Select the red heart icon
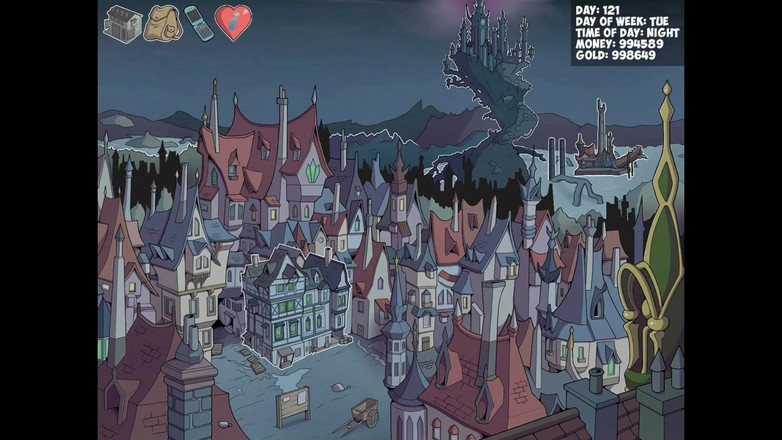Viewport: 782px width, 440px height. tap(233, 23)
